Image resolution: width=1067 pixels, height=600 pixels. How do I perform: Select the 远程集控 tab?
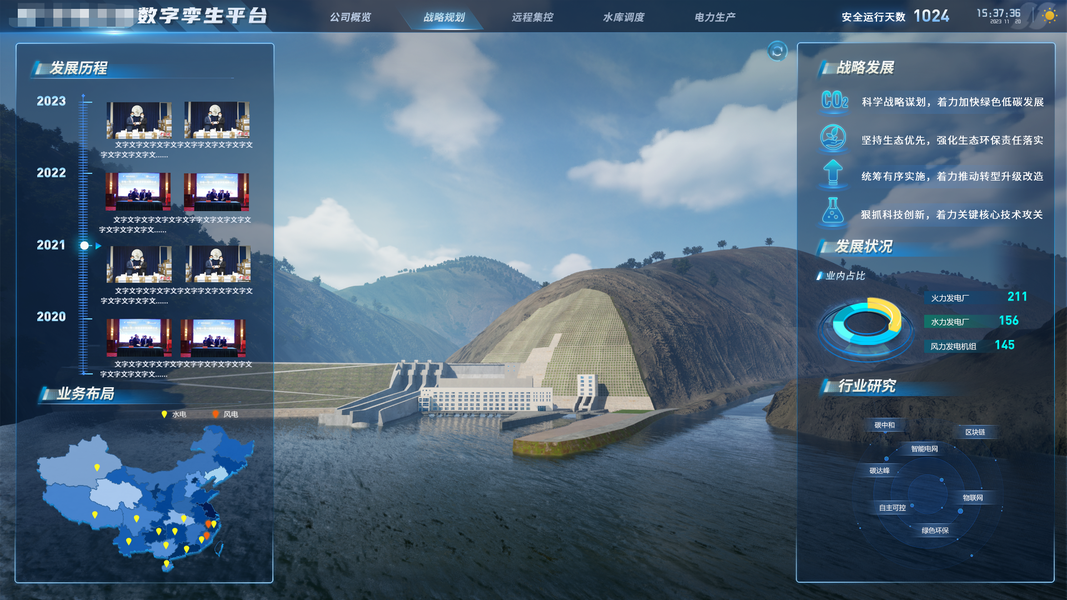coord(532,17)
